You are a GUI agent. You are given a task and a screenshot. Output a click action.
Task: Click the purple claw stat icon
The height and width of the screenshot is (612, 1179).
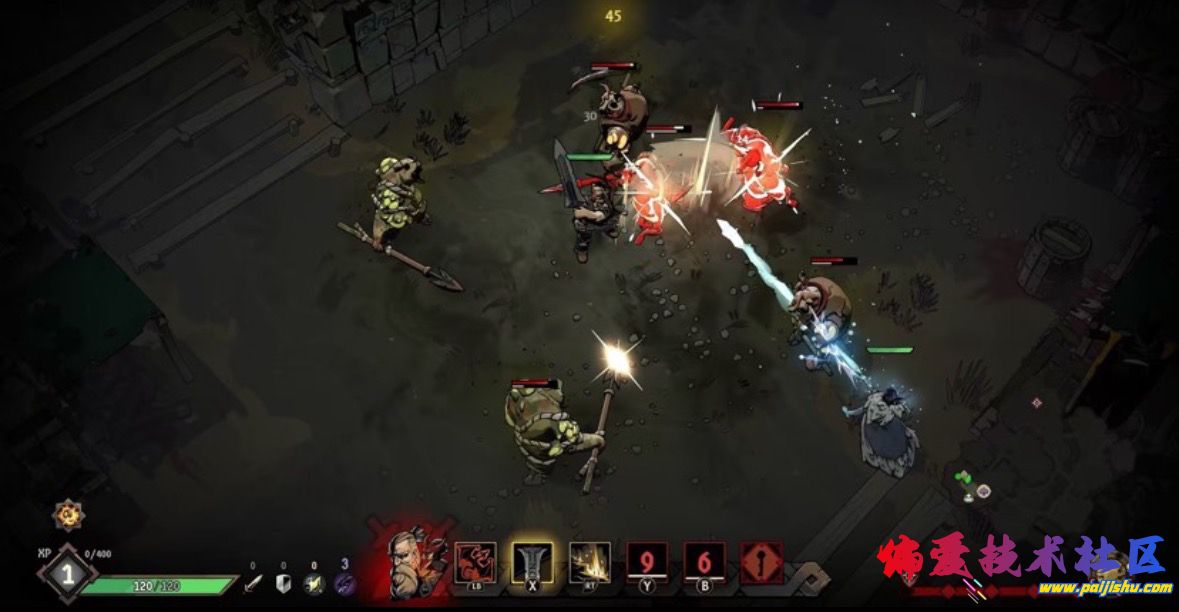[344, 583]
